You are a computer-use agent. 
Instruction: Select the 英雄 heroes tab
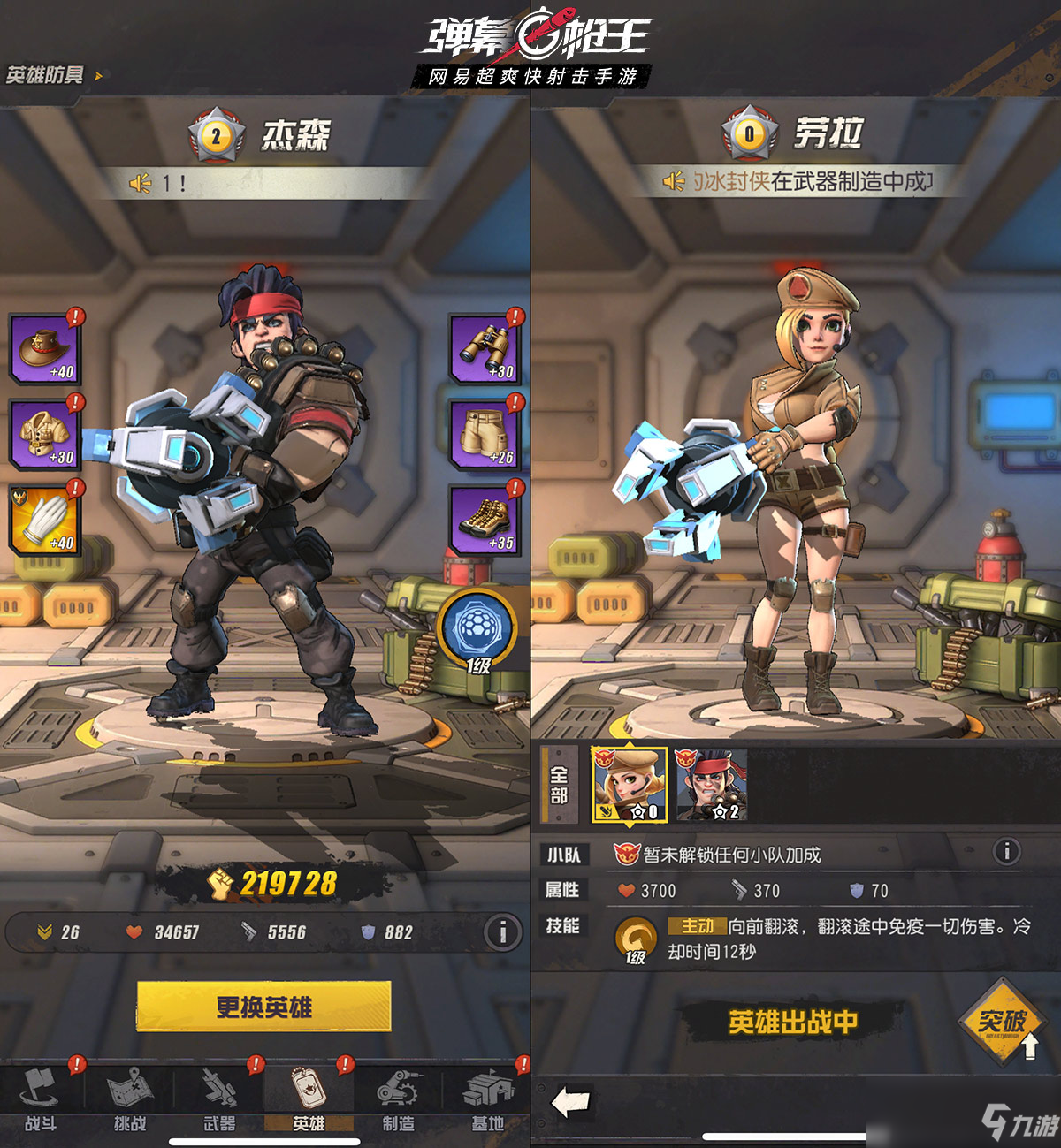tap(309, 1099)
